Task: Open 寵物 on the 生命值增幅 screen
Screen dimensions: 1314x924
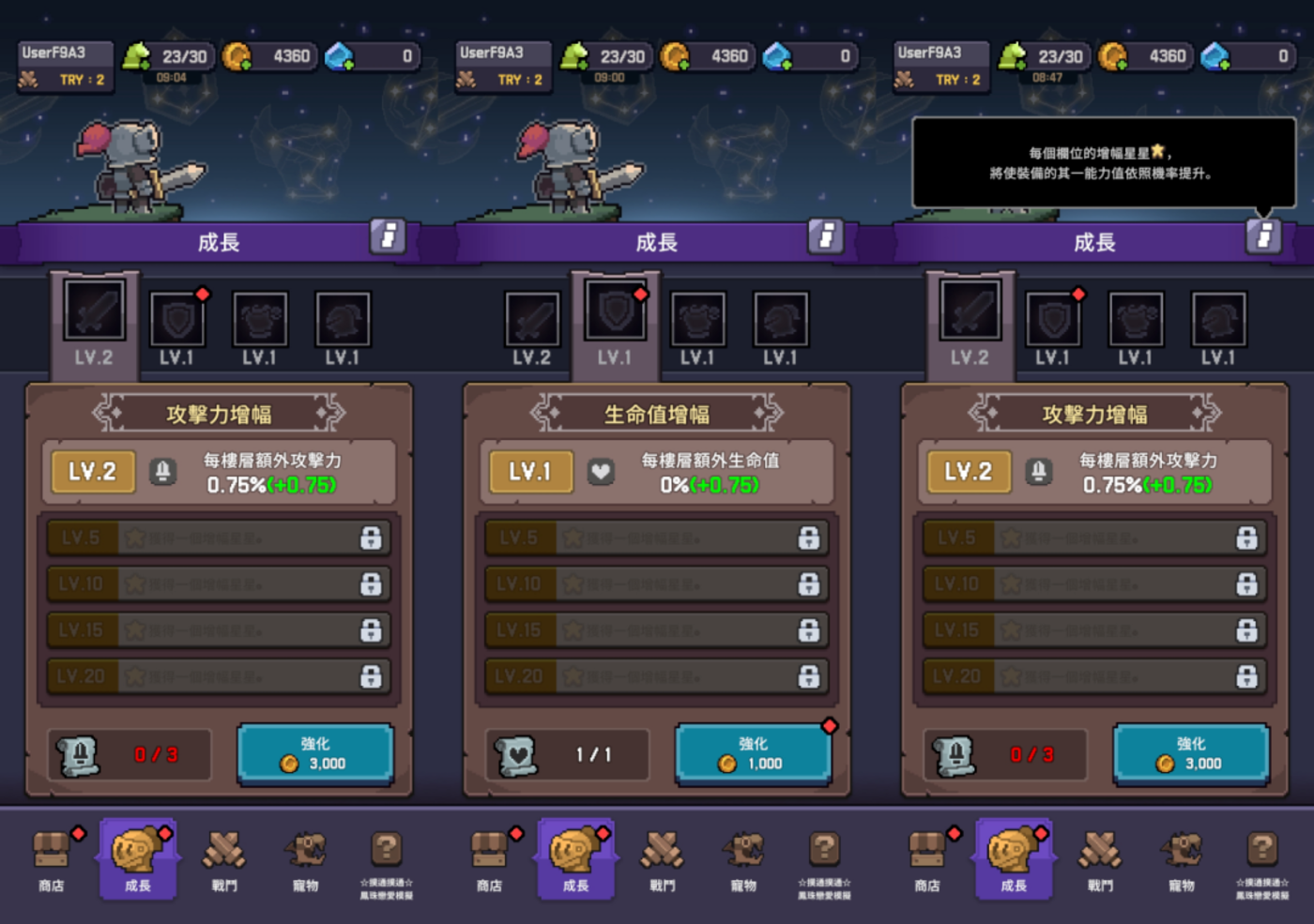Action: point(743,859)
